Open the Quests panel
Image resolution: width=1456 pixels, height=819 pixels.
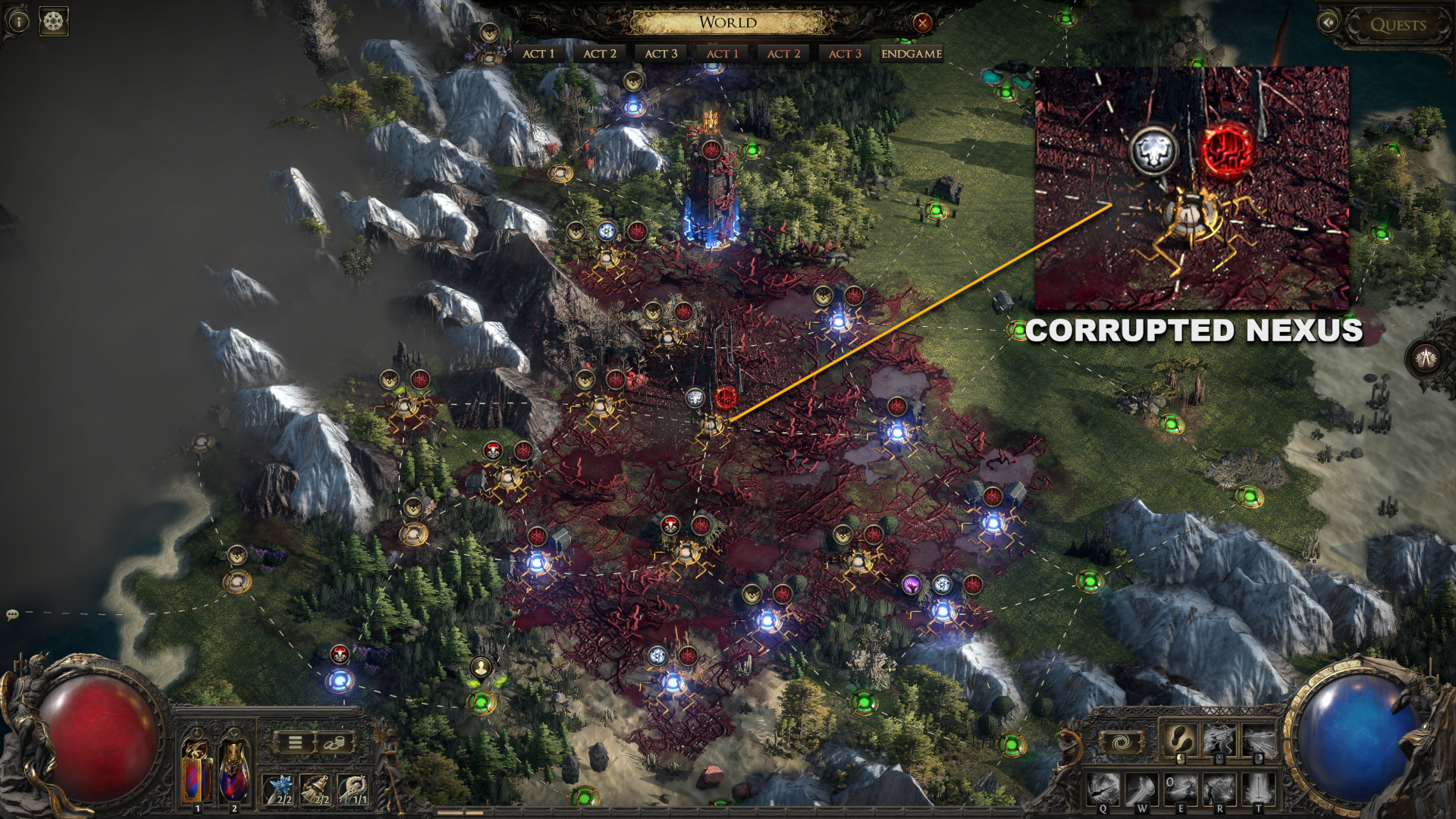tap(1398, 25)
